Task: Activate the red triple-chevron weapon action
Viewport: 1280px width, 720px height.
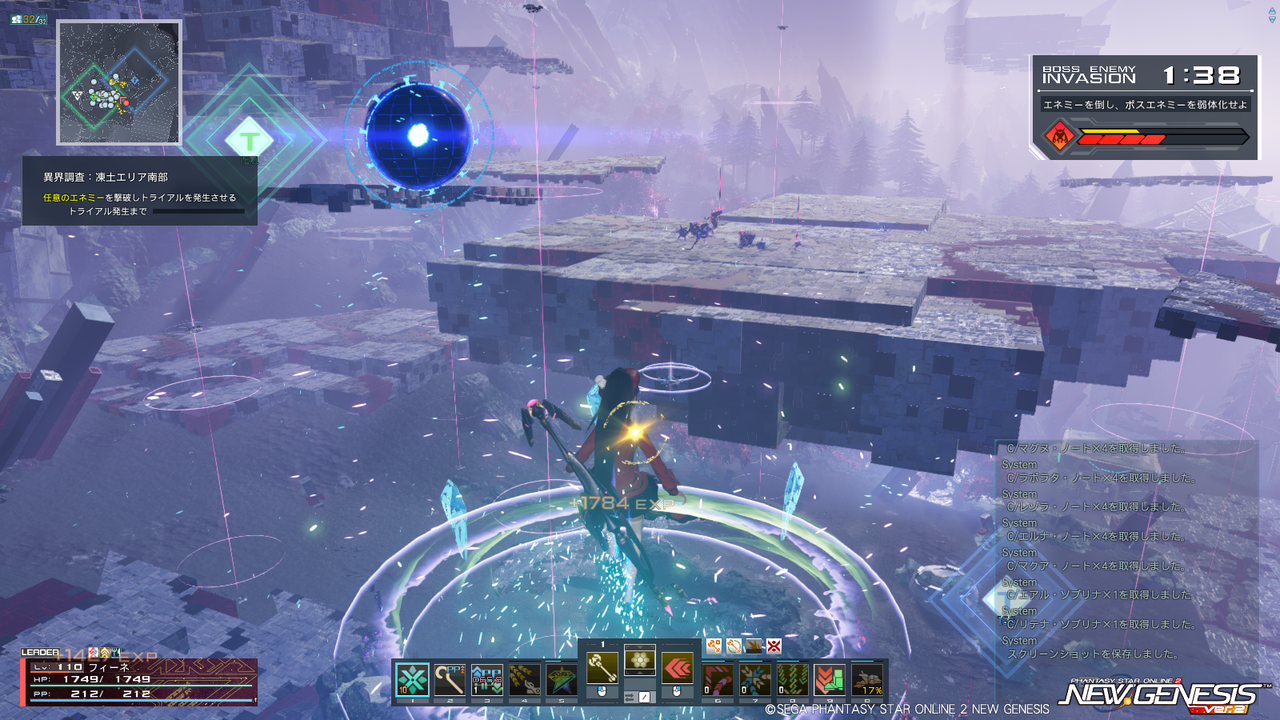Action: coord(678,669)
